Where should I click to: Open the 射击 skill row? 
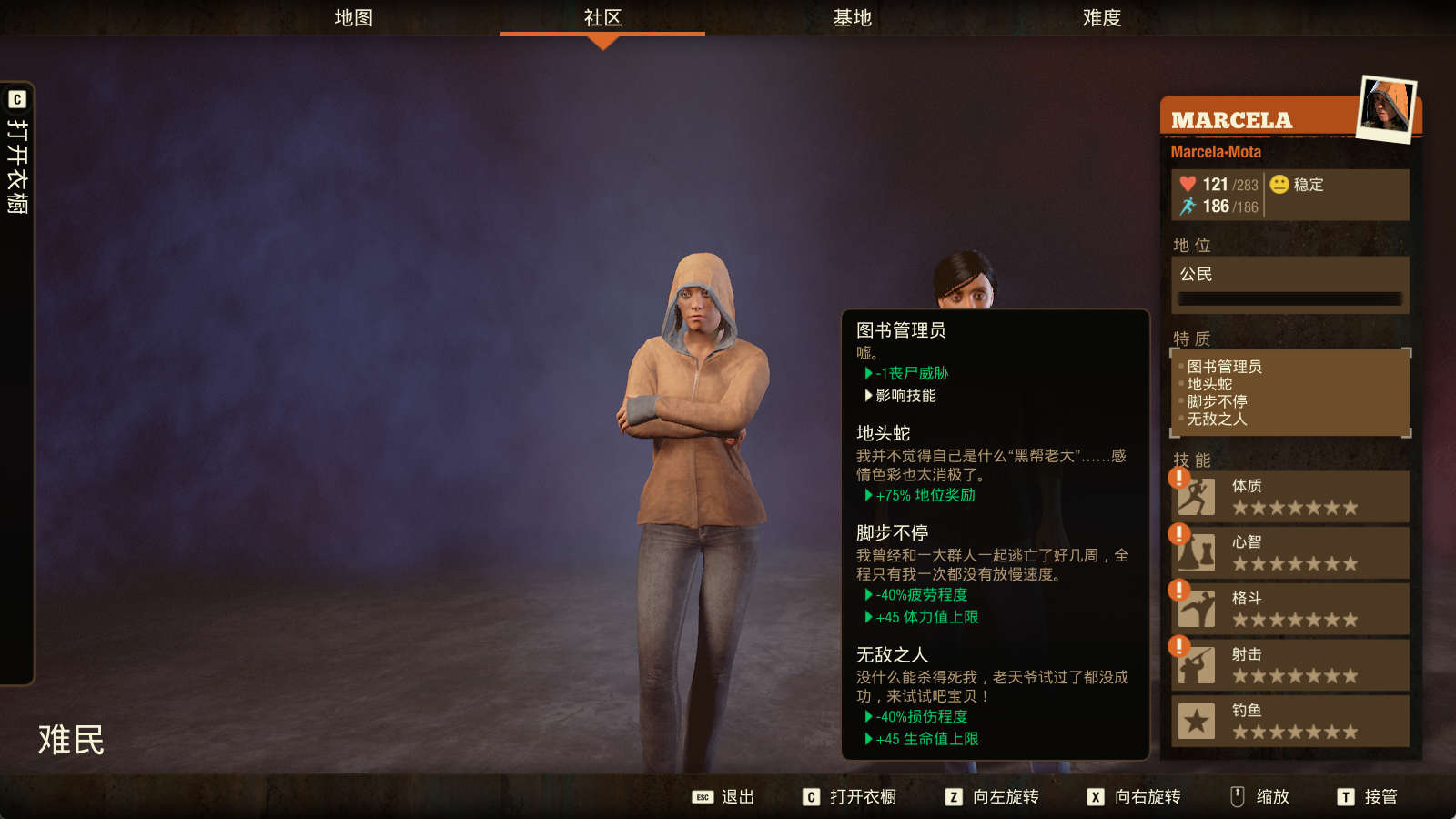click(x=1289, y=665)
